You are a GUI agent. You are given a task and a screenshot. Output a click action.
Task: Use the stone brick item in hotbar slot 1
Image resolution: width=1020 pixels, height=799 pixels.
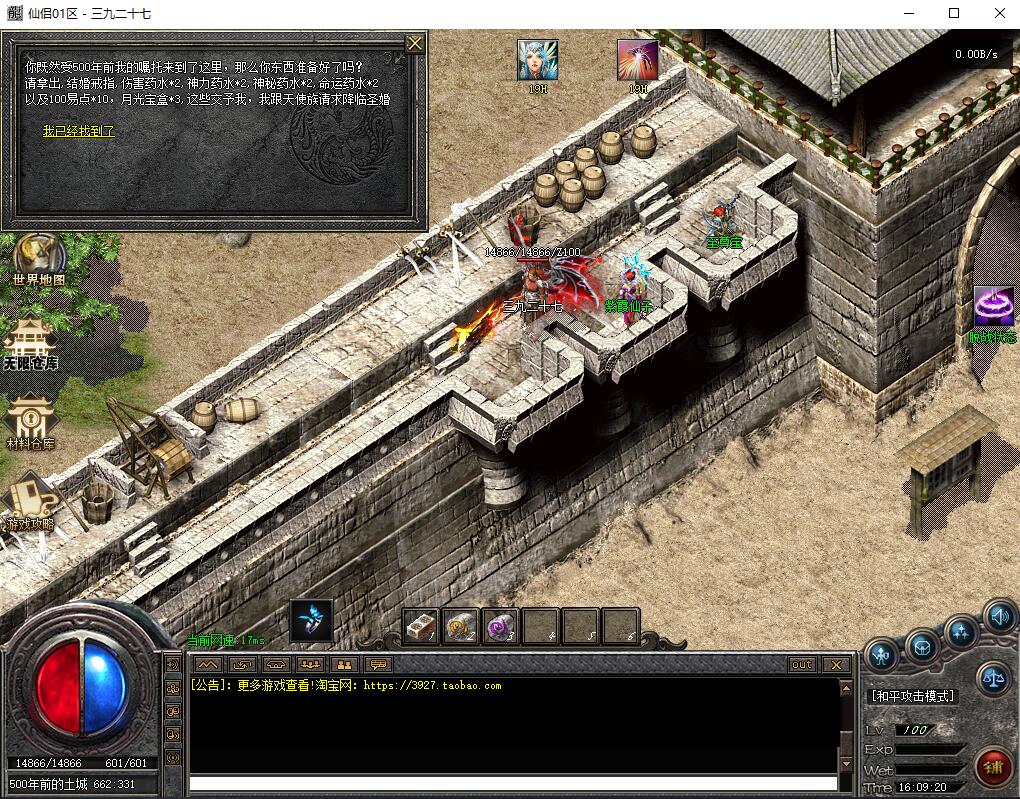click(x=422, y=626)
